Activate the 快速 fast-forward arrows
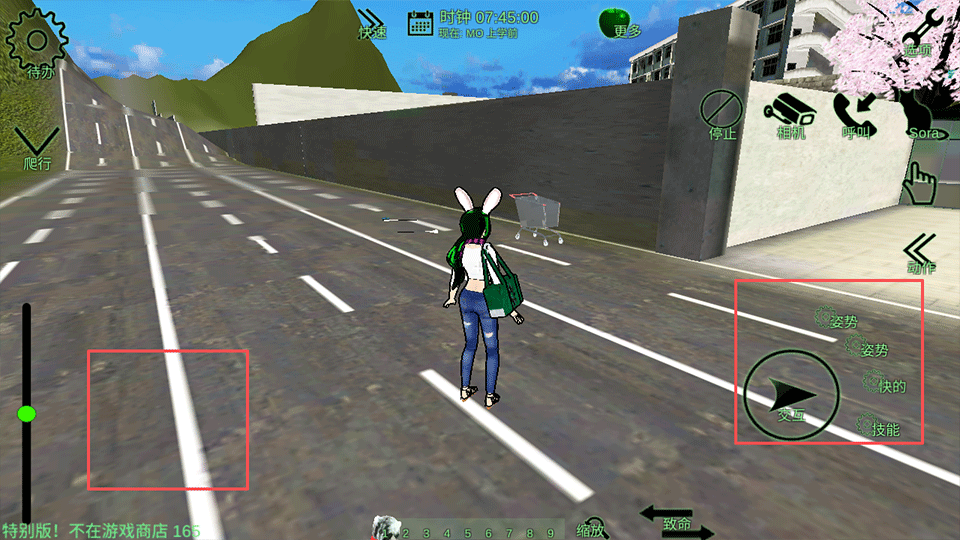This screenshot has height=540, width=960. coord(373,23)
